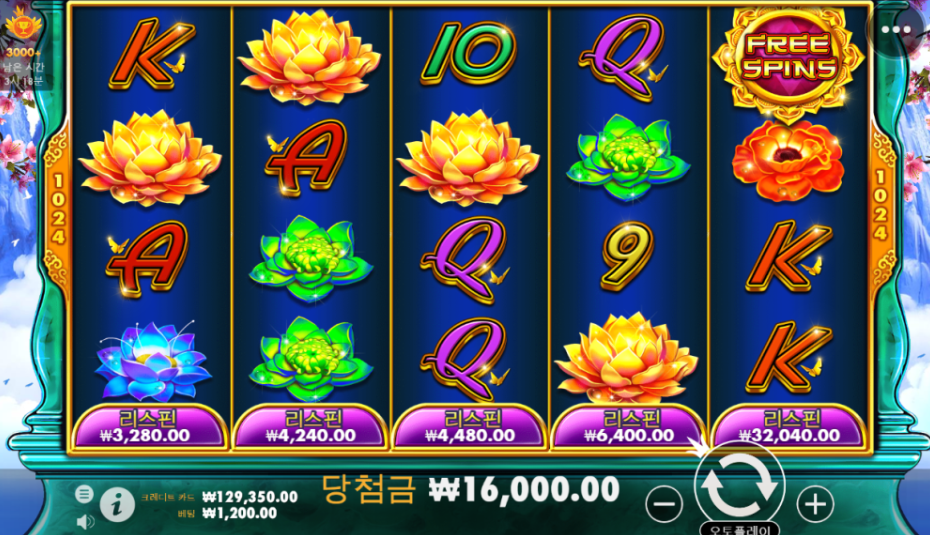Screen dimensions: 930x535
Task: Open the game info paytable
Action: [x=117, y=505]
